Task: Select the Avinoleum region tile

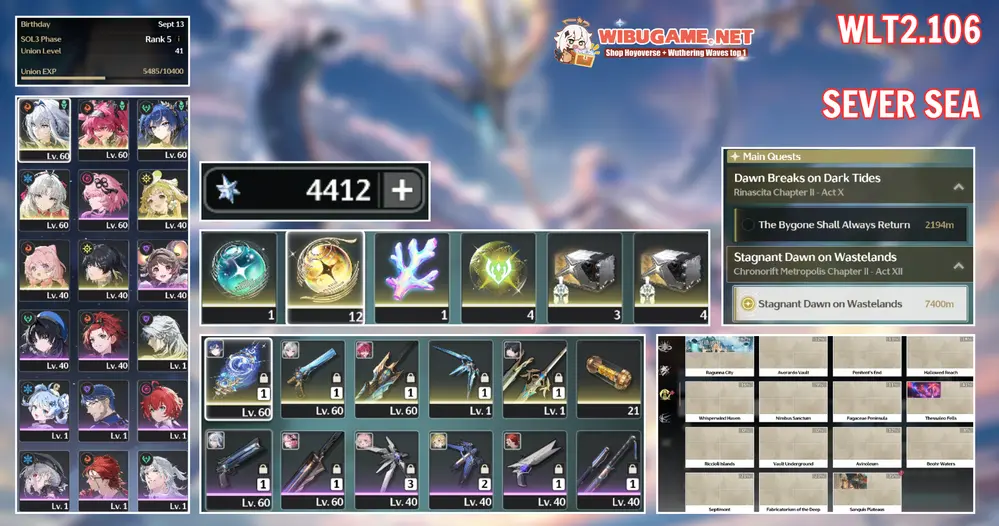Action: [866, 446]
